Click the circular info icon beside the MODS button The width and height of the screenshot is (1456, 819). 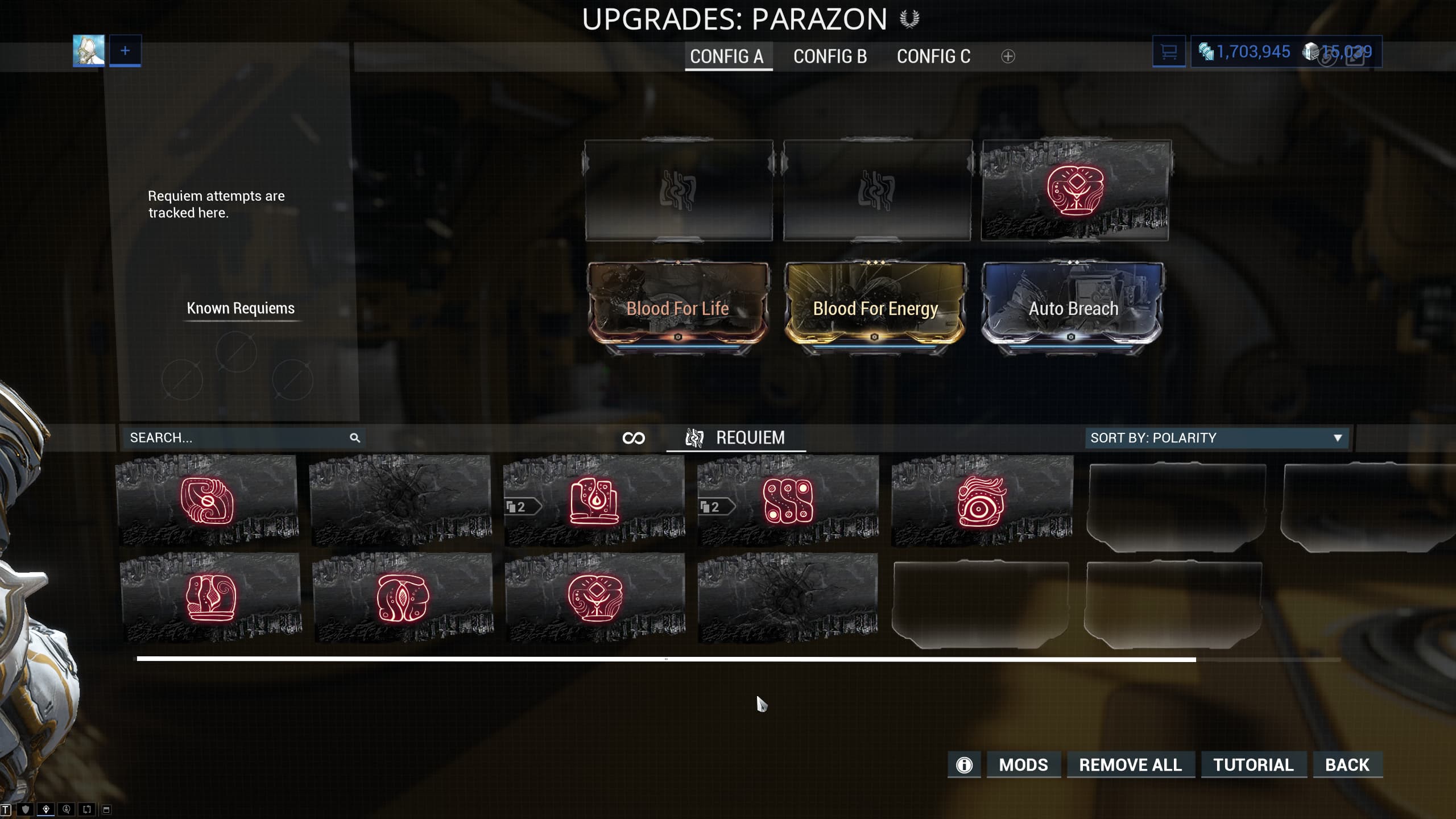pyautogui.click(x=964, y=764)
